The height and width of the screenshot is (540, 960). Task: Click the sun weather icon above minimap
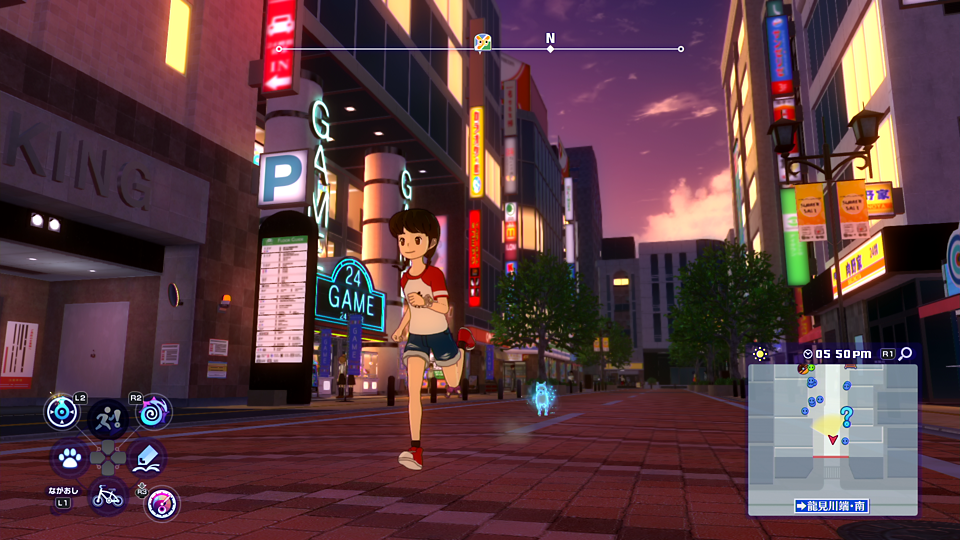760,354
